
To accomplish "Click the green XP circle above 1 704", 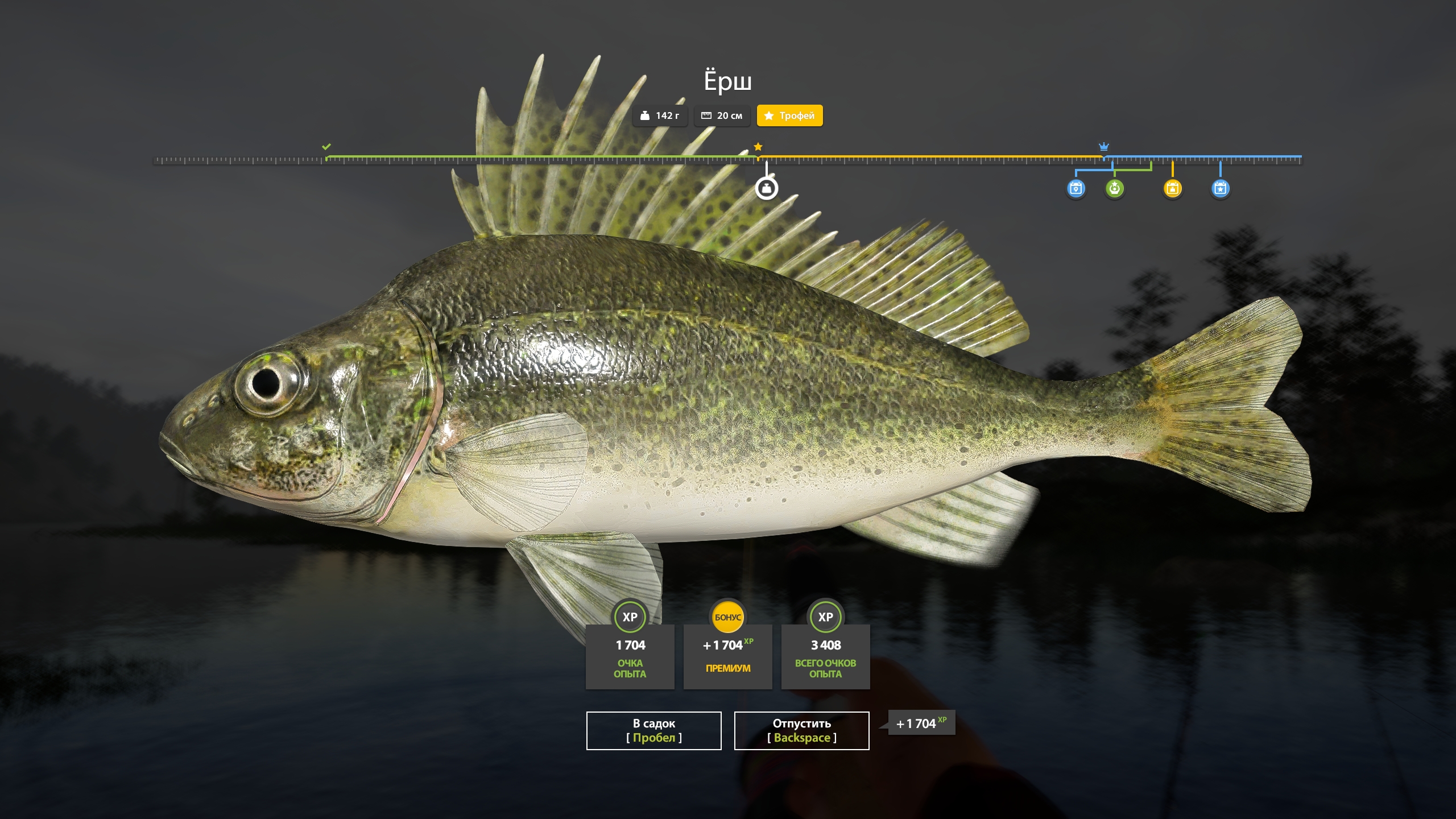I will 629,616.
